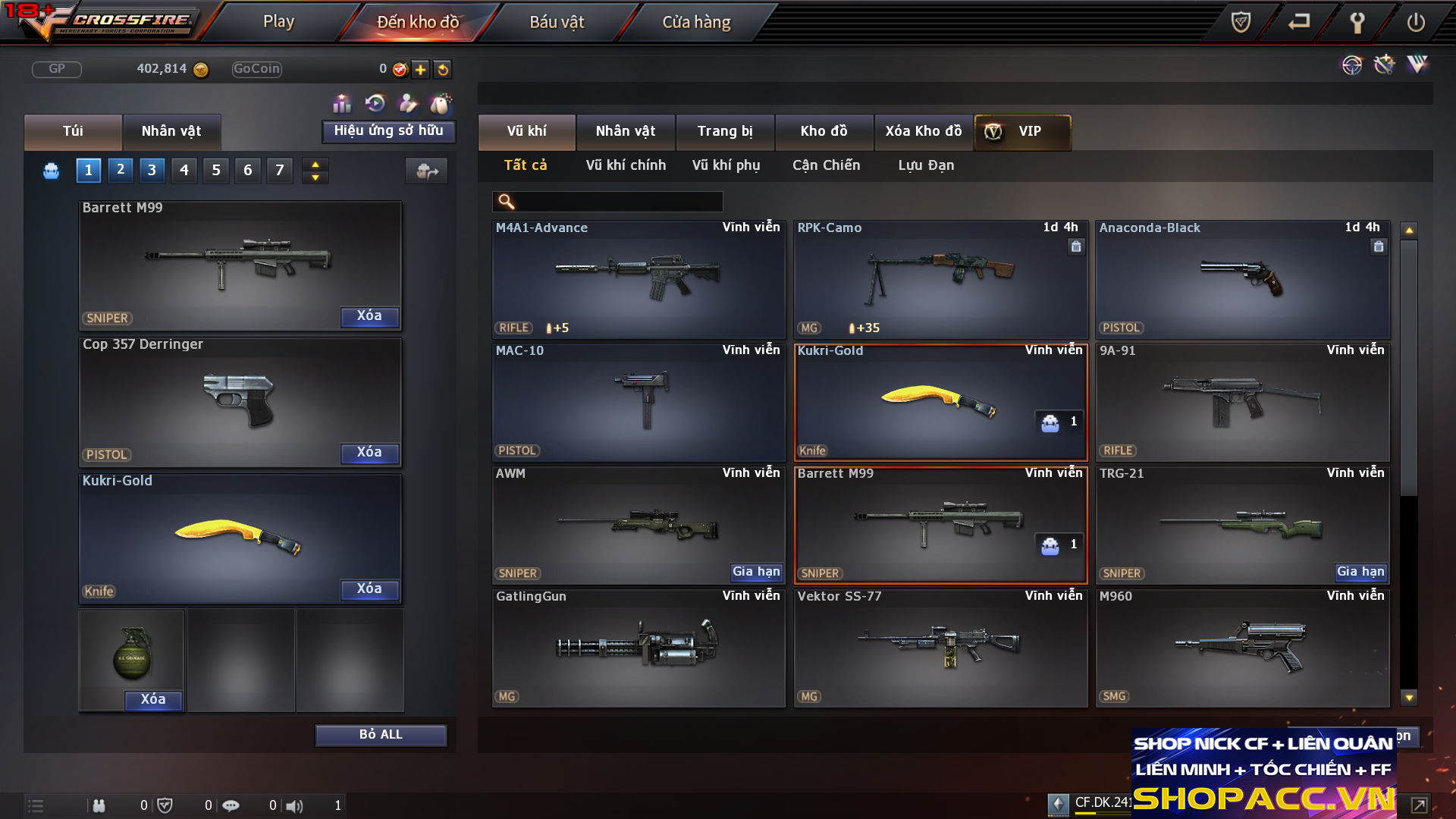Delete the RPK-Camo using trash icon
Screen dimensions: 1456x819
click(1076, 246)
